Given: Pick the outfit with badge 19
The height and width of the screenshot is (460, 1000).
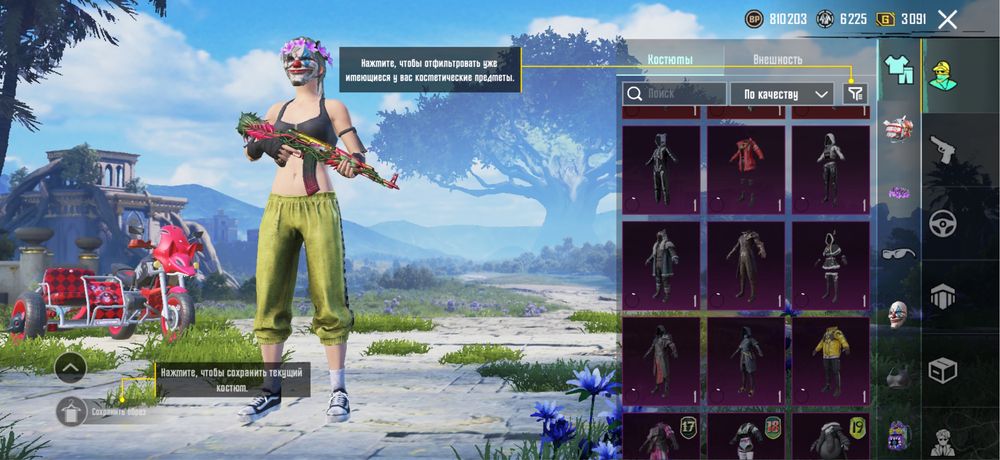Looking at the screenshot, I should [x=830, y=435].
